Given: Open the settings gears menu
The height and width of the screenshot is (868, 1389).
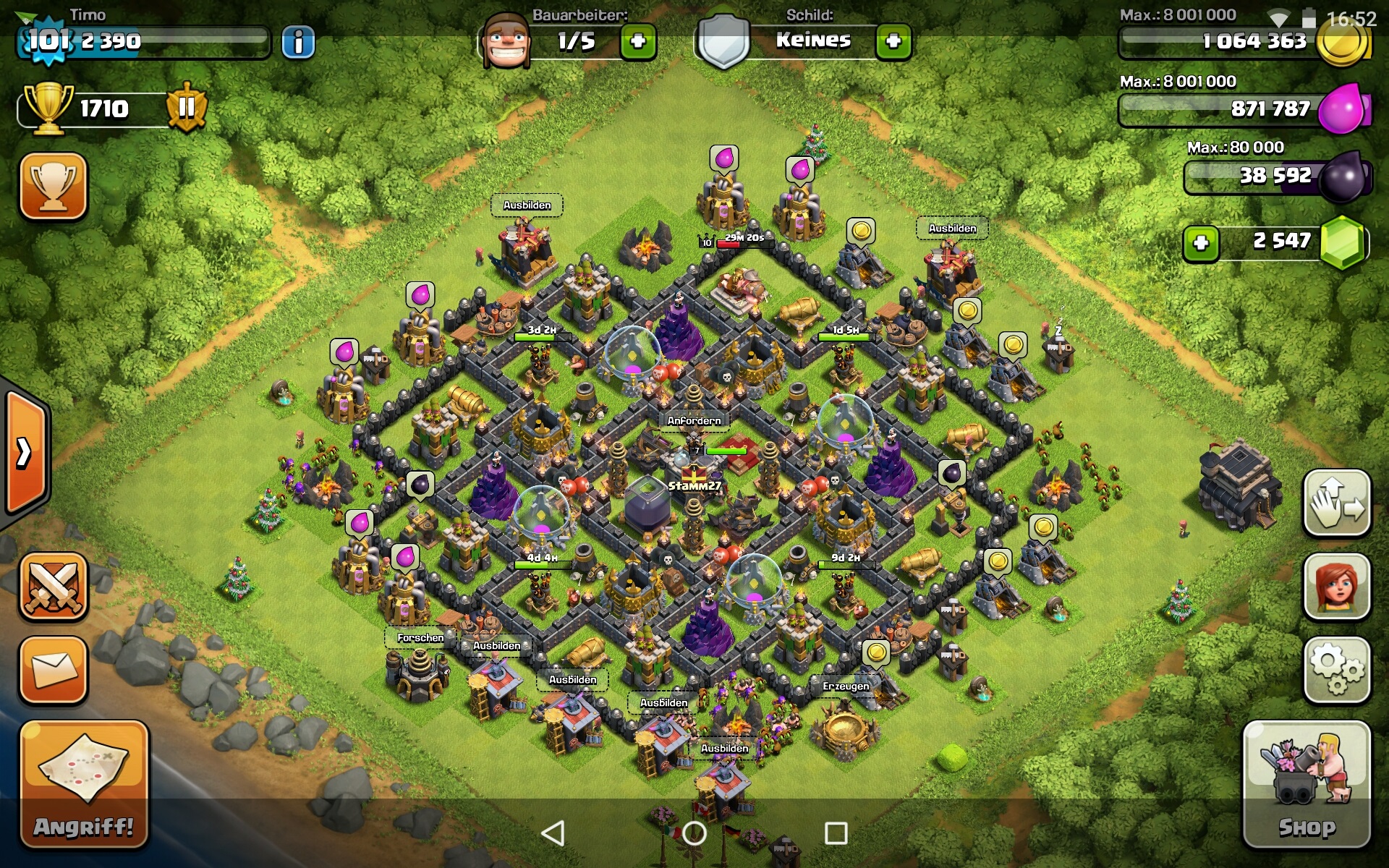Looking at the screenshot, I should pos(1337,670).
